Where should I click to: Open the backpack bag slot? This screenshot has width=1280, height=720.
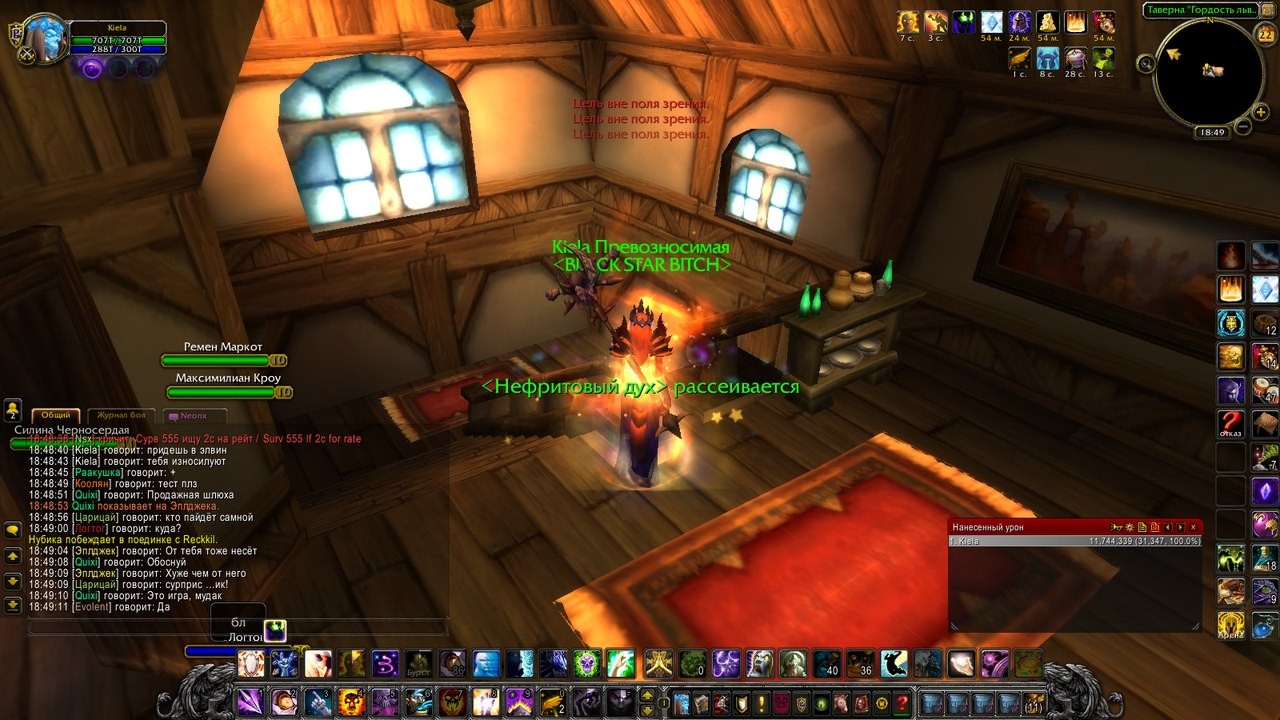click(1033, 702)
